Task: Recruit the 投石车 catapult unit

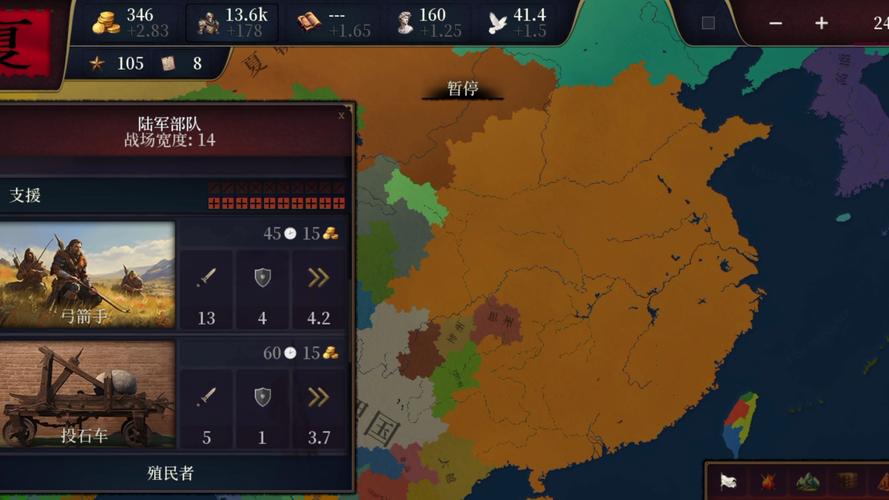Action: 88,393
